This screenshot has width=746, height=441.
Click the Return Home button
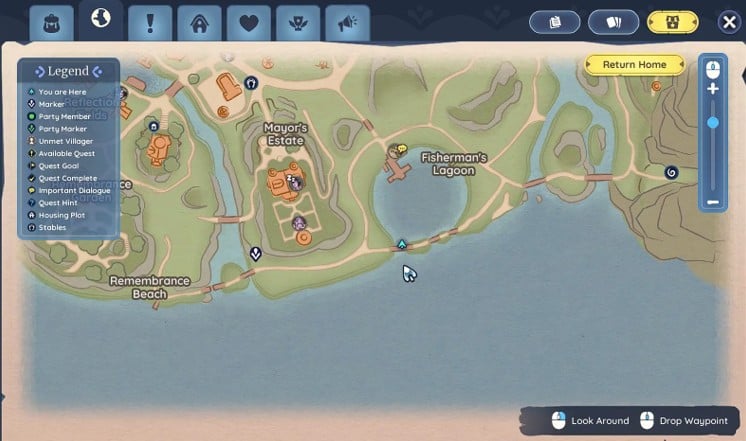pos(634,65)
